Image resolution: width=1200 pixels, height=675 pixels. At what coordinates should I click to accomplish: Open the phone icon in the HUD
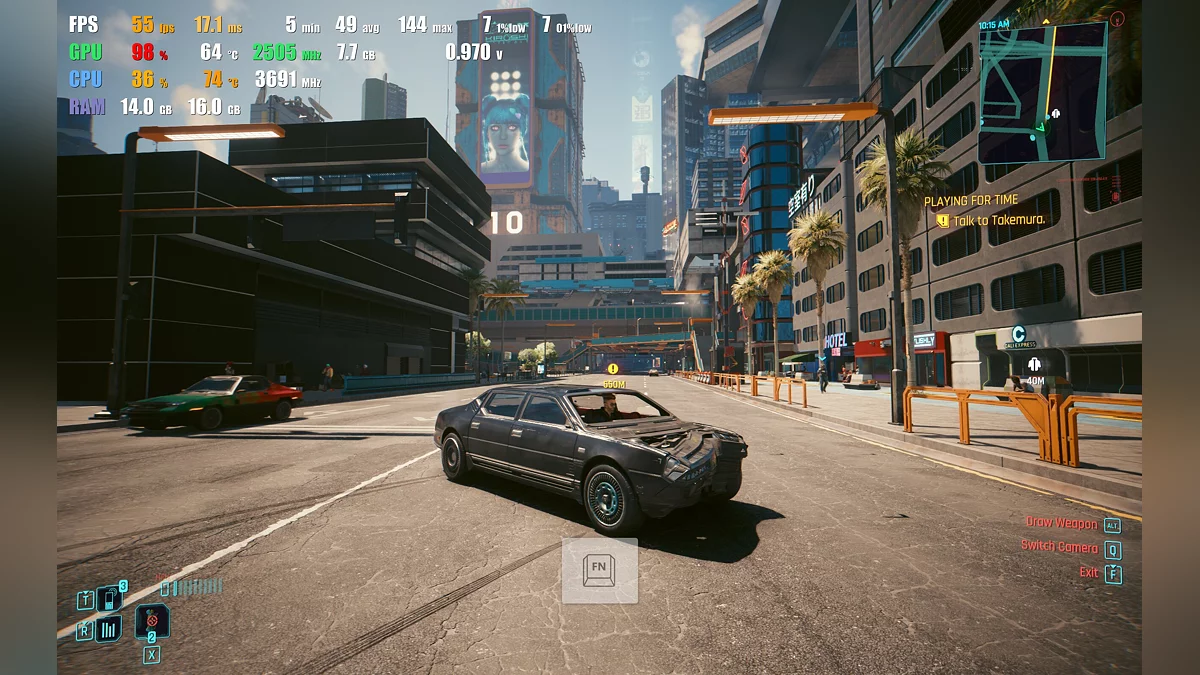click(108, 598)
